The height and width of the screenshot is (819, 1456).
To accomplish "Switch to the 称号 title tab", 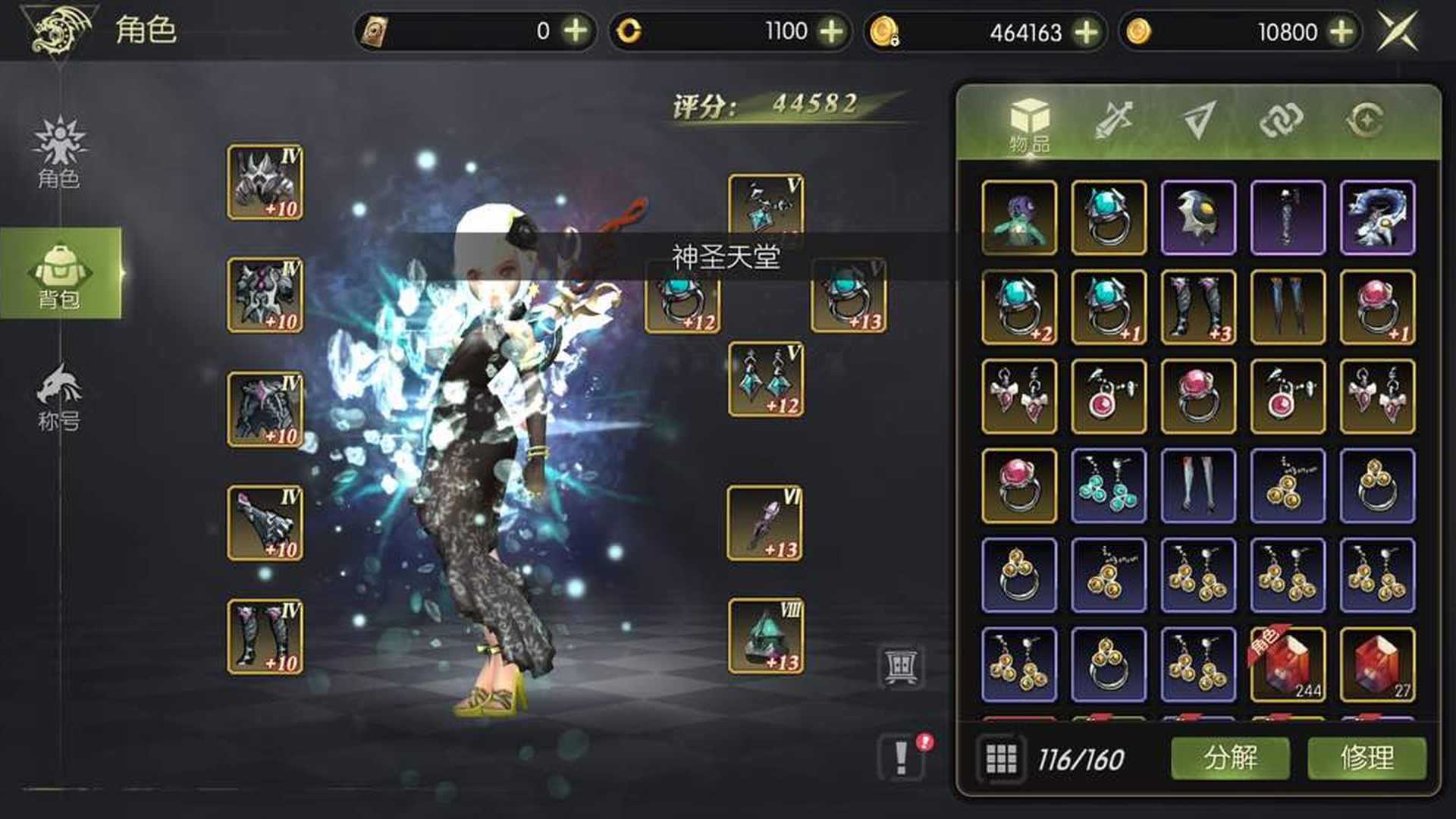I will (x=59, y=397).
